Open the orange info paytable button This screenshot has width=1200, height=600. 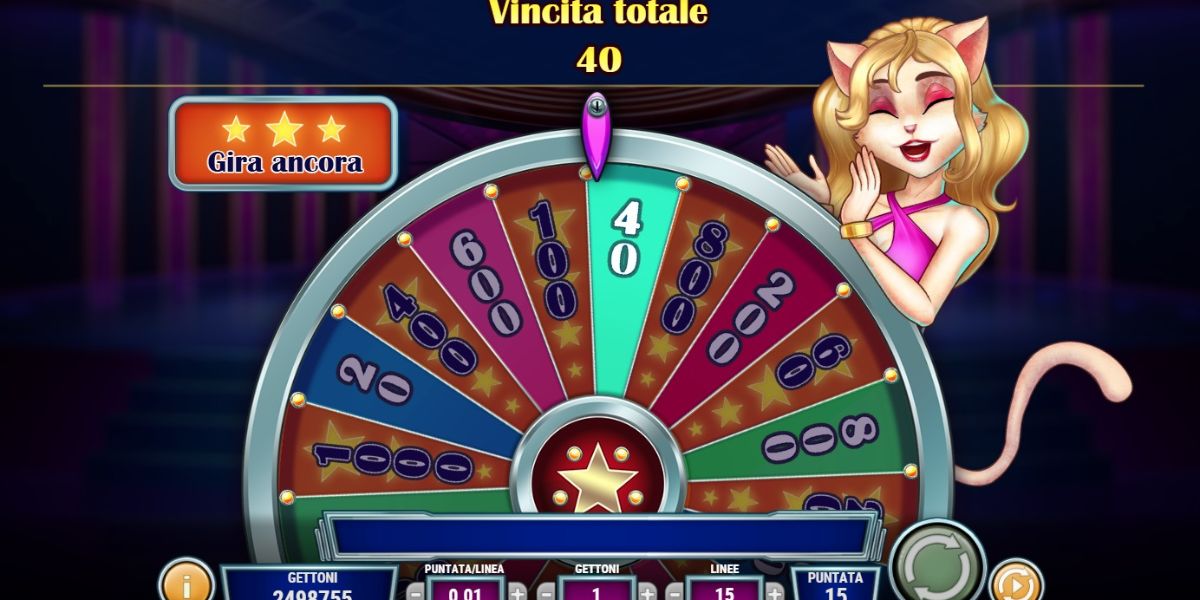(x=186, y=582)
